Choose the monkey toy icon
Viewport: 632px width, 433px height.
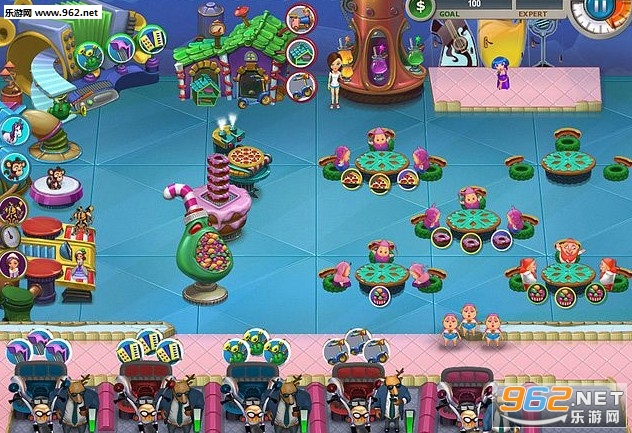tap(13, 167)
